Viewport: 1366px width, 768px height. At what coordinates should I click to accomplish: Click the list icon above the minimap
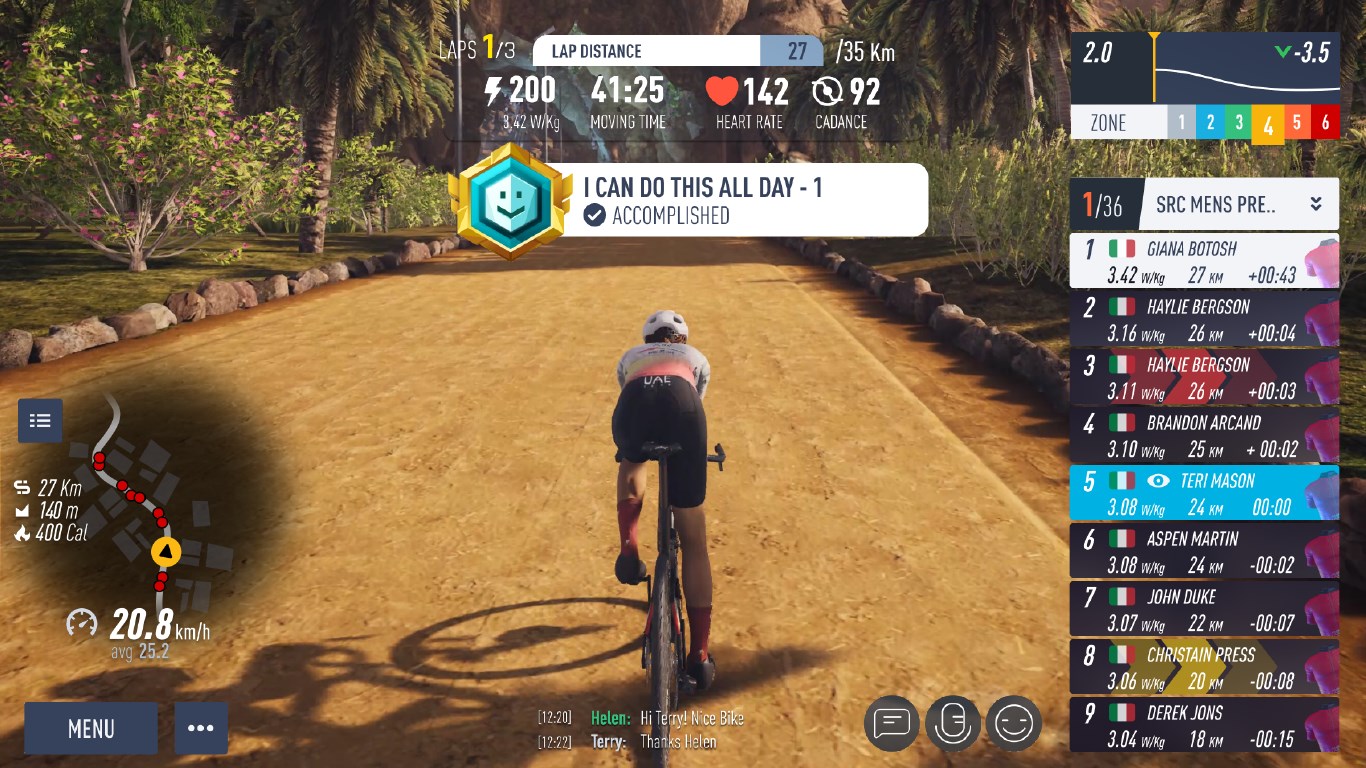click(40, 420)
